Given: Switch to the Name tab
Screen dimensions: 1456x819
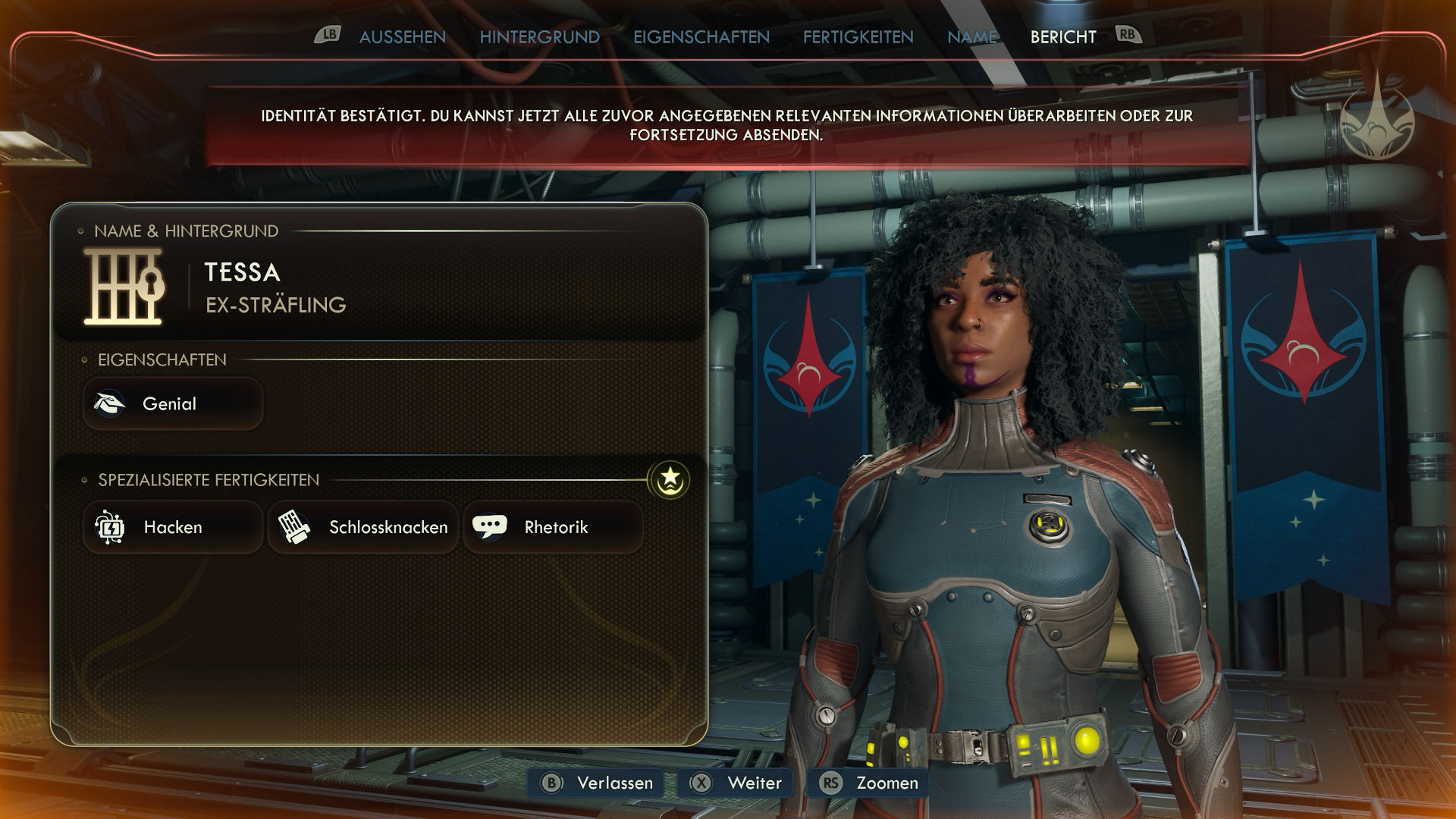Looking at the screenshot, I should click(x=971, y=37).
